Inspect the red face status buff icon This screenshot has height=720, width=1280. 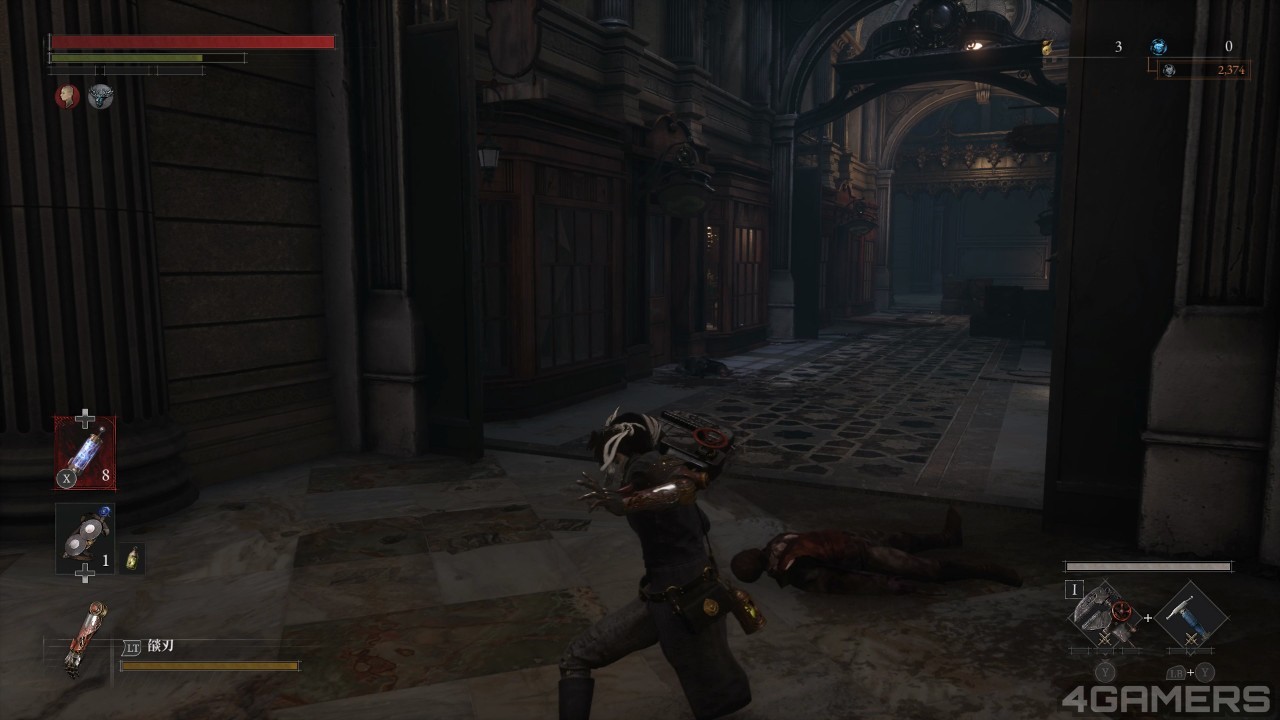(67, 96)
